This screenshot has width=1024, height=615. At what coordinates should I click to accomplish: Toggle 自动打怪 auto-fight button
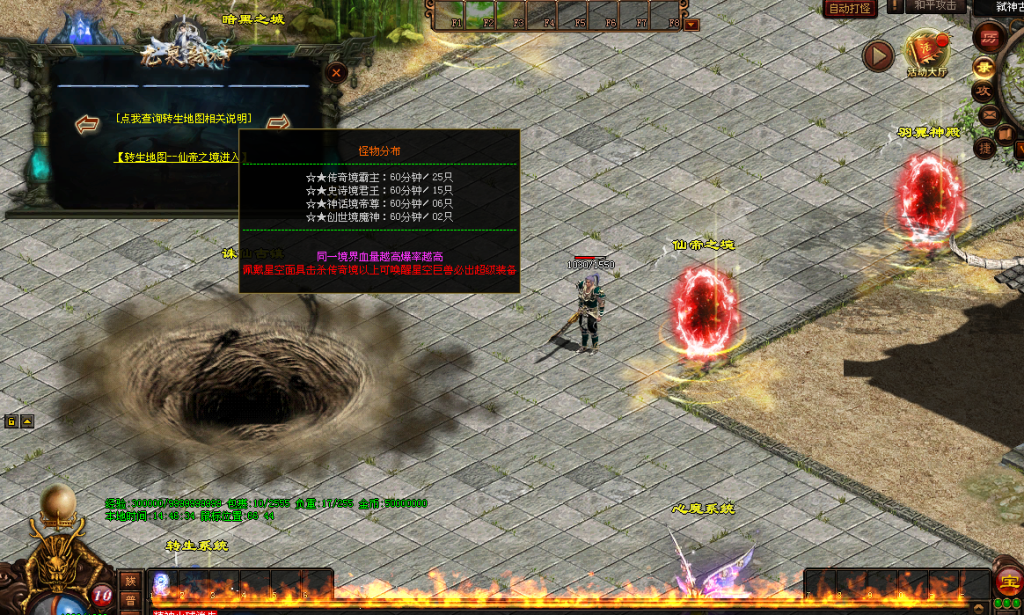point(851,9)
